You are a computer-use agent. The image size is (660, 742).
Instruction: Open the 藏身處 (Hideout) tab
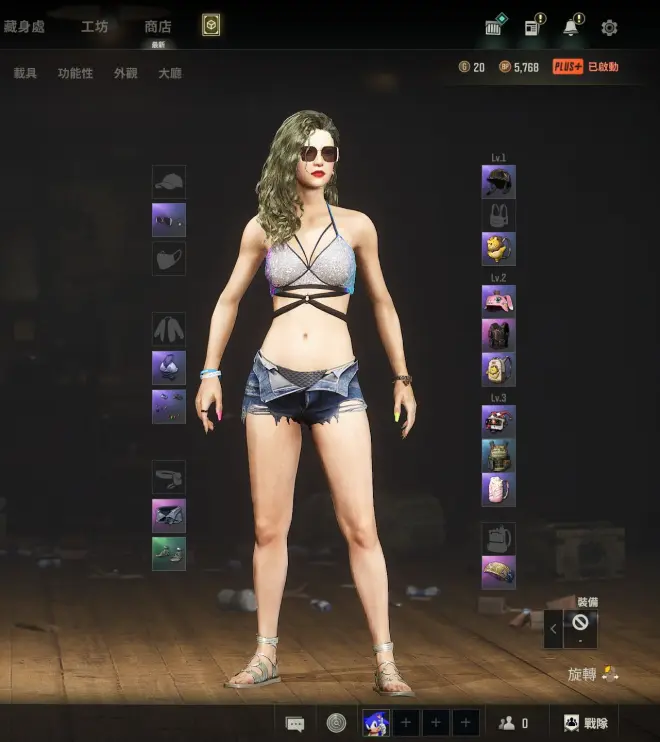coord(24,27)
